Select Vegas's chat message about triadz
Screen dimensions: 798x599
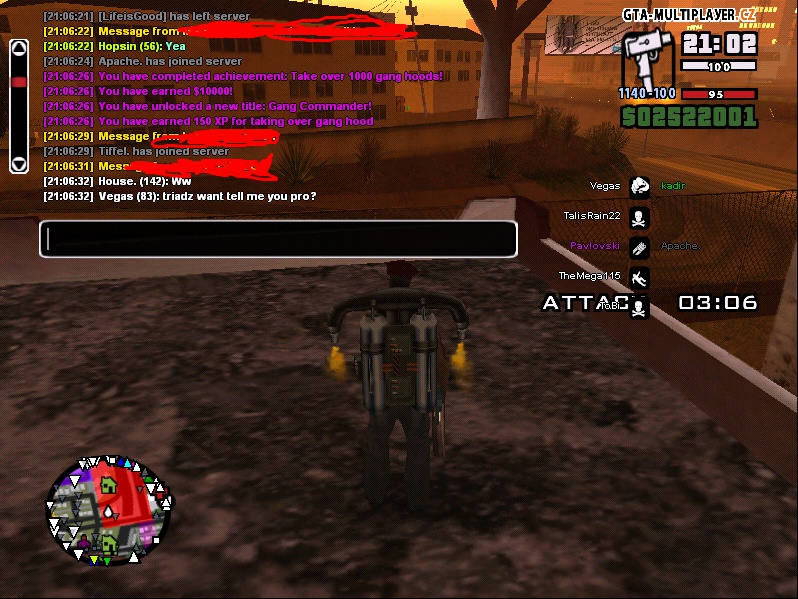coord(180,196)
